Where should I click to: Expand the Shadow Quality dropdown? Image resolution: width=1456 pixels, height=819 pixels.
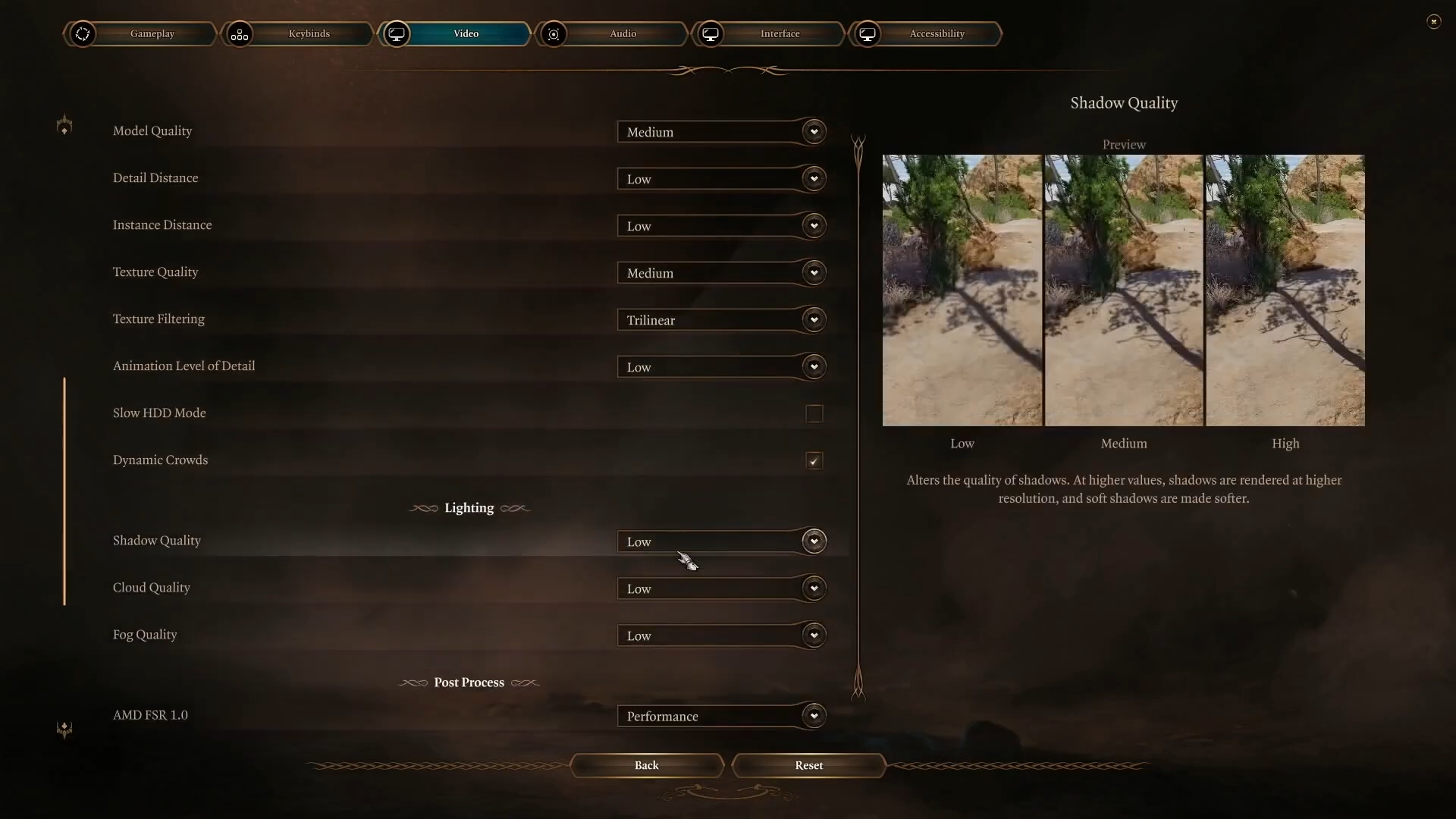click(x=720, y=541)
